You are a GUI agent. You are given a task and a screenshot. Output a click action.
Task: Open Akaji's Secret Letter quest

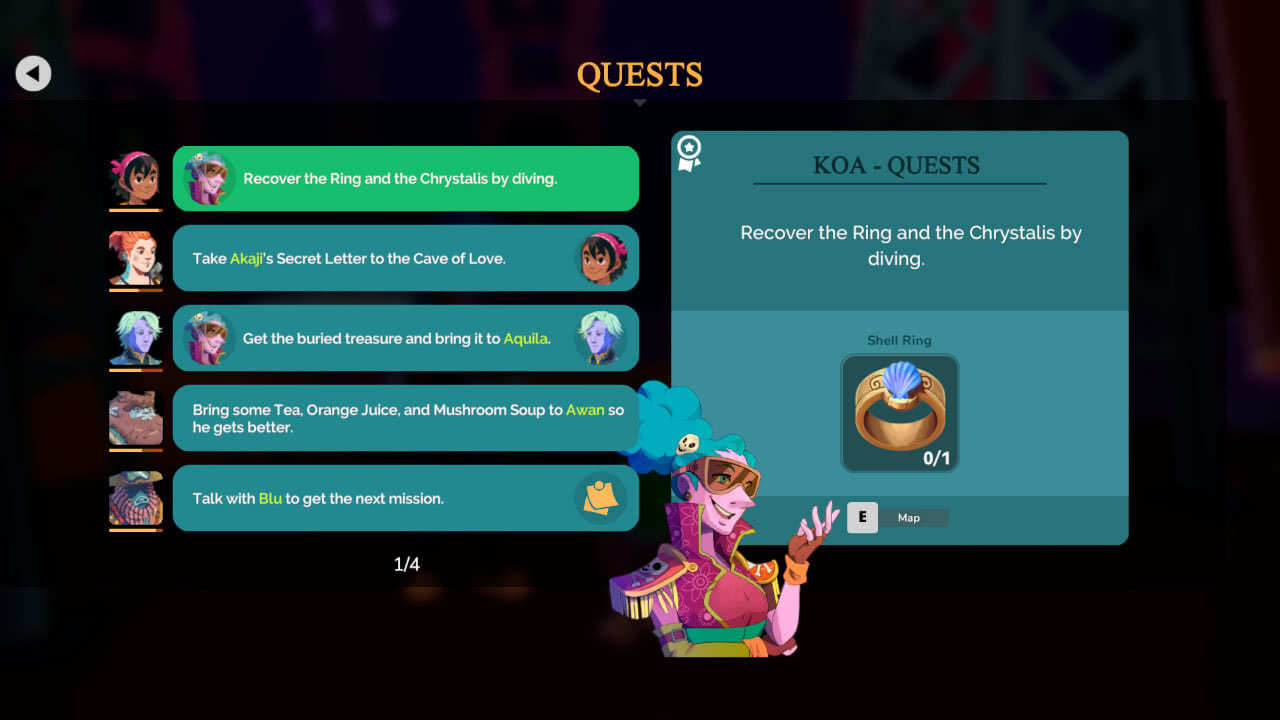pos(405,258)
